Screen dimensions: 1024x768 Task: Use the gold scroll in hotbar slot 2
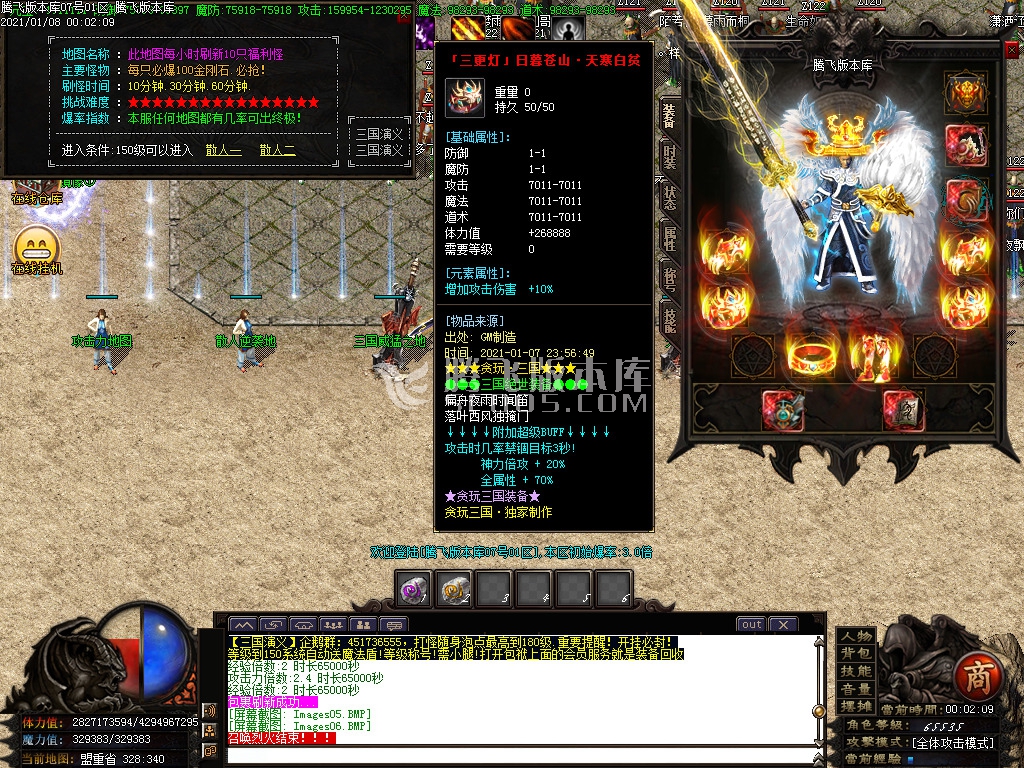pos(456,589)
